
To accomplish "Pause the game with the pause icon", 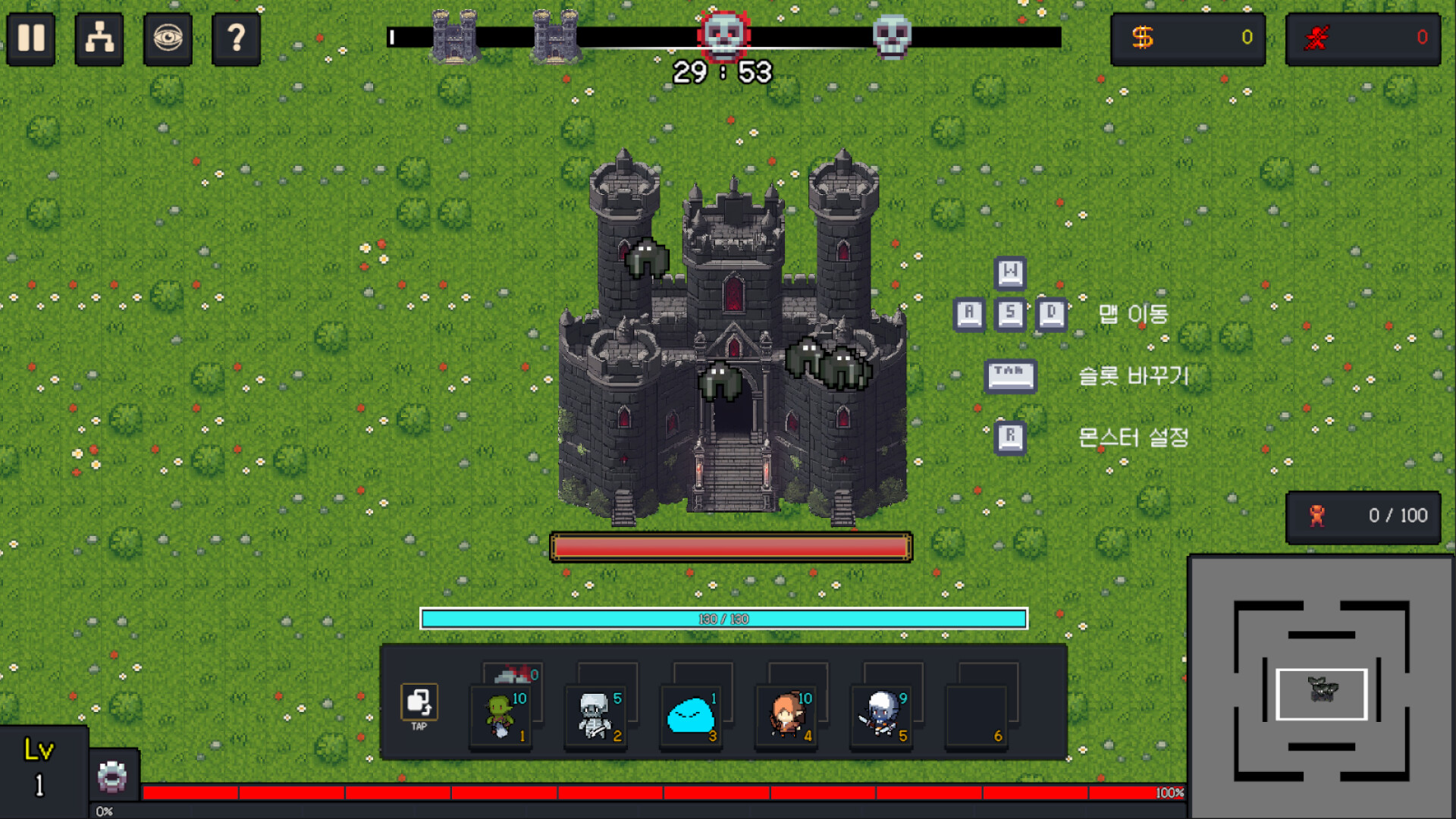I will (x=30, y=39).
